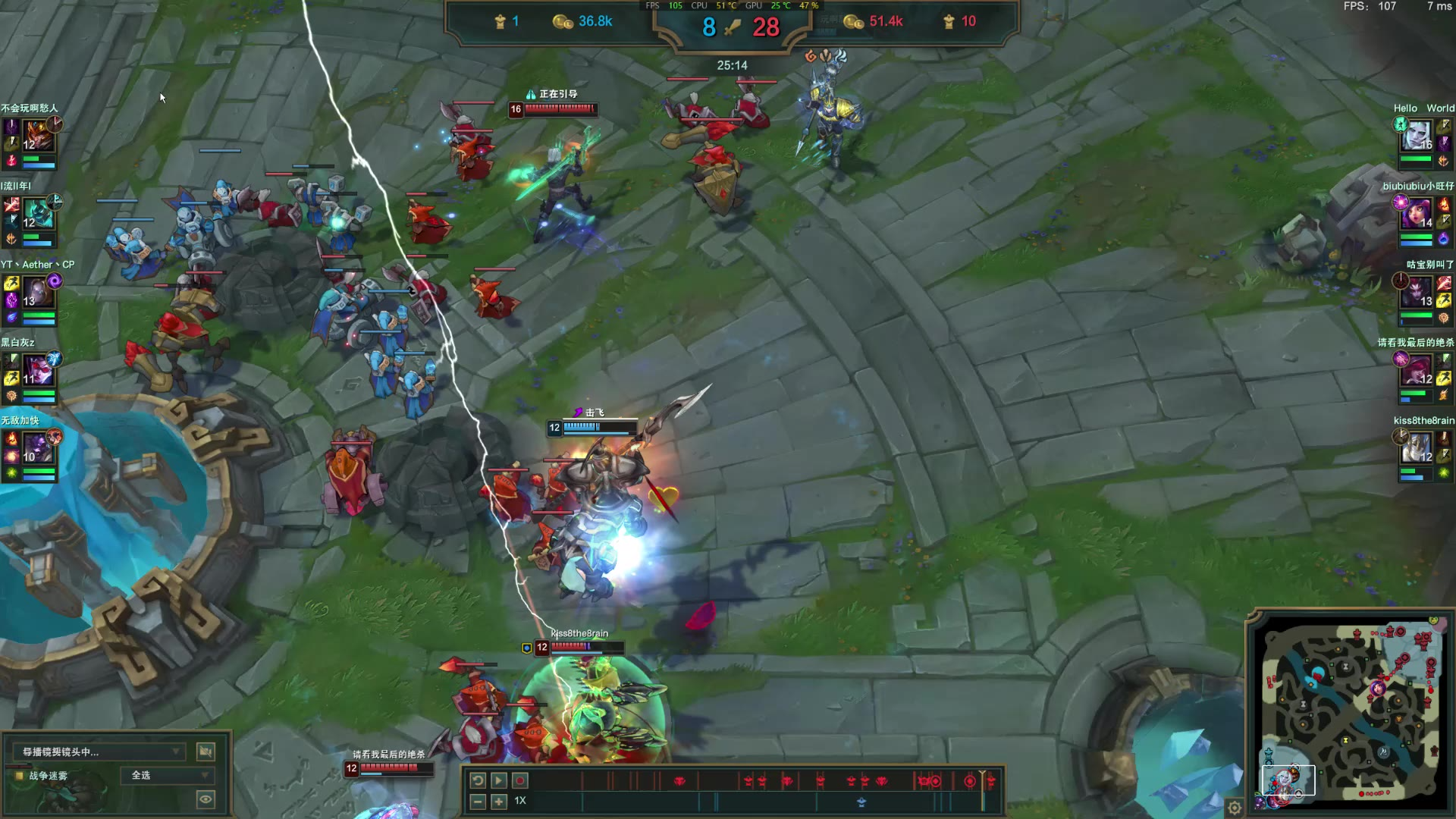Jump to the blue kill marker on timeline
Image resolution: width=1456 pixels, height=819 pixels.
pyautogui.click(x=861, y=802)
